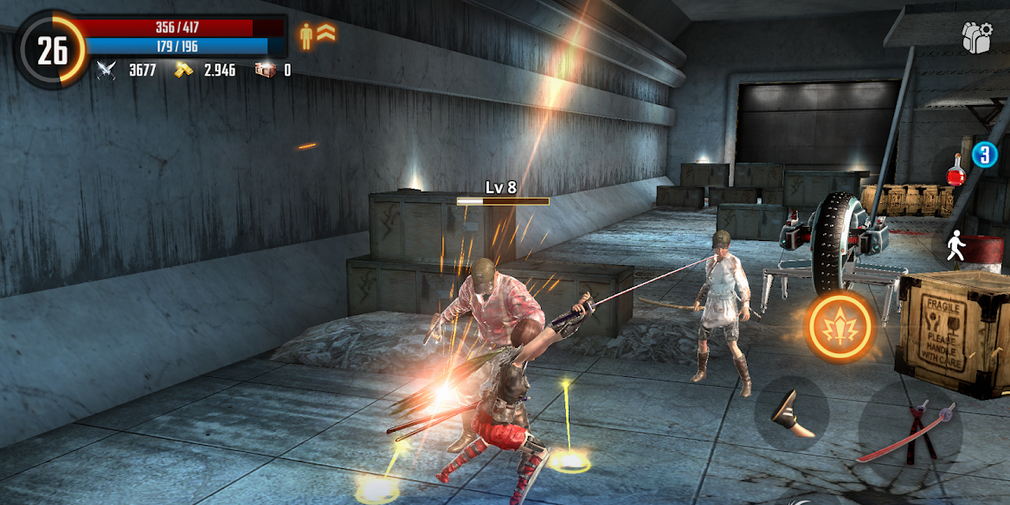Attack with the red katana button

point(909,432)
